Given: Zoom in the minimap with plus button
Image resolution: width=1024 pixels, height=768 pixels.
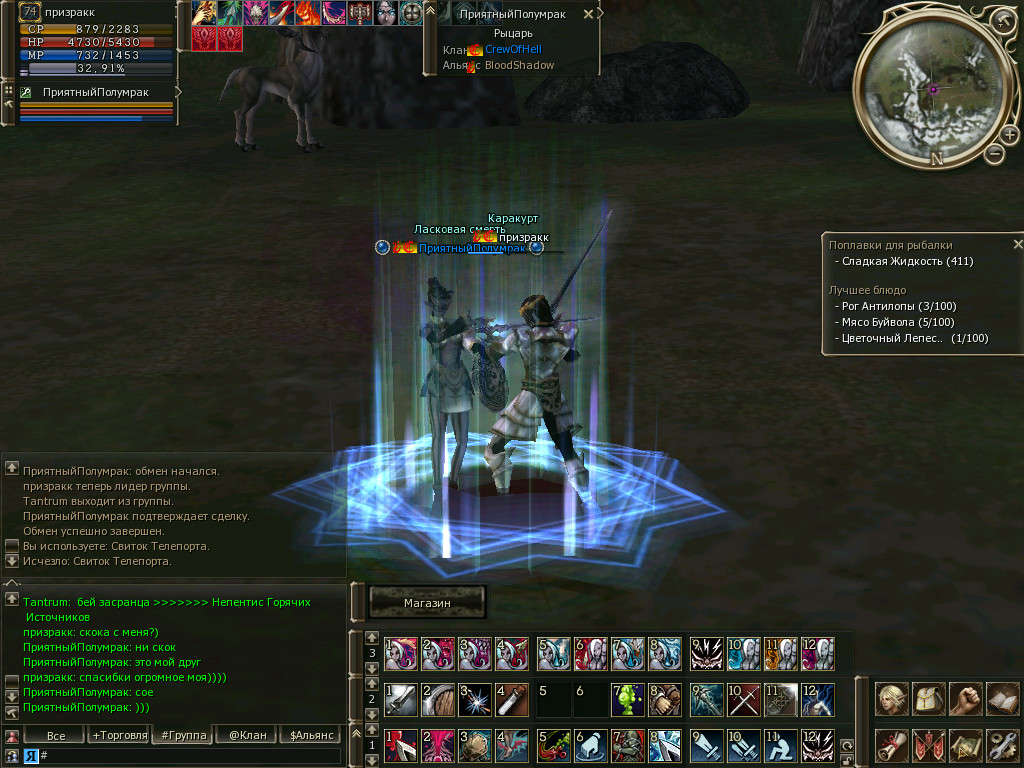Looking at the screenshot, I should point(1009,135).
